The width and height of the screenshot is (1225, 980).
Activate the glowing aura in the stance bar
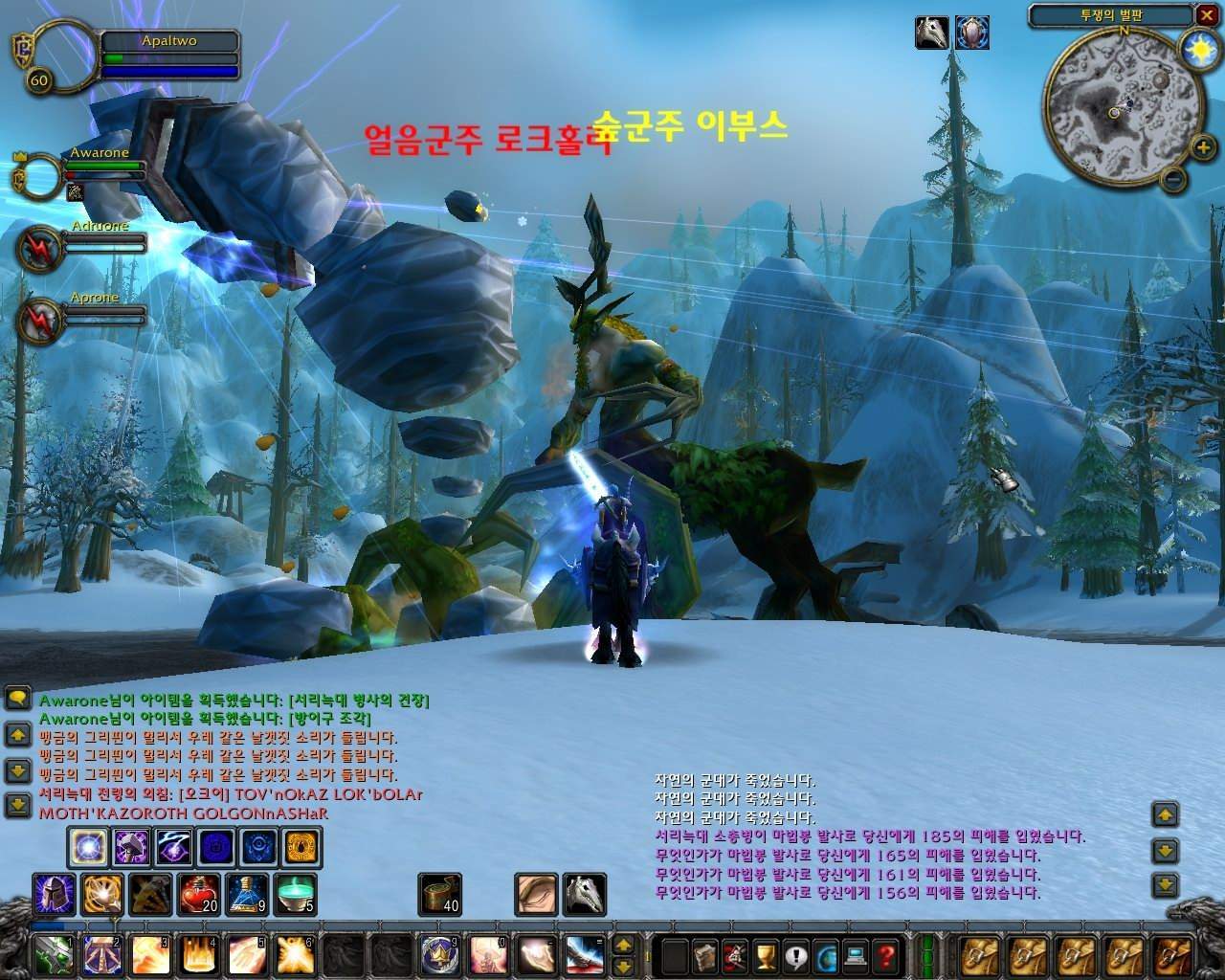click(88, 847)
